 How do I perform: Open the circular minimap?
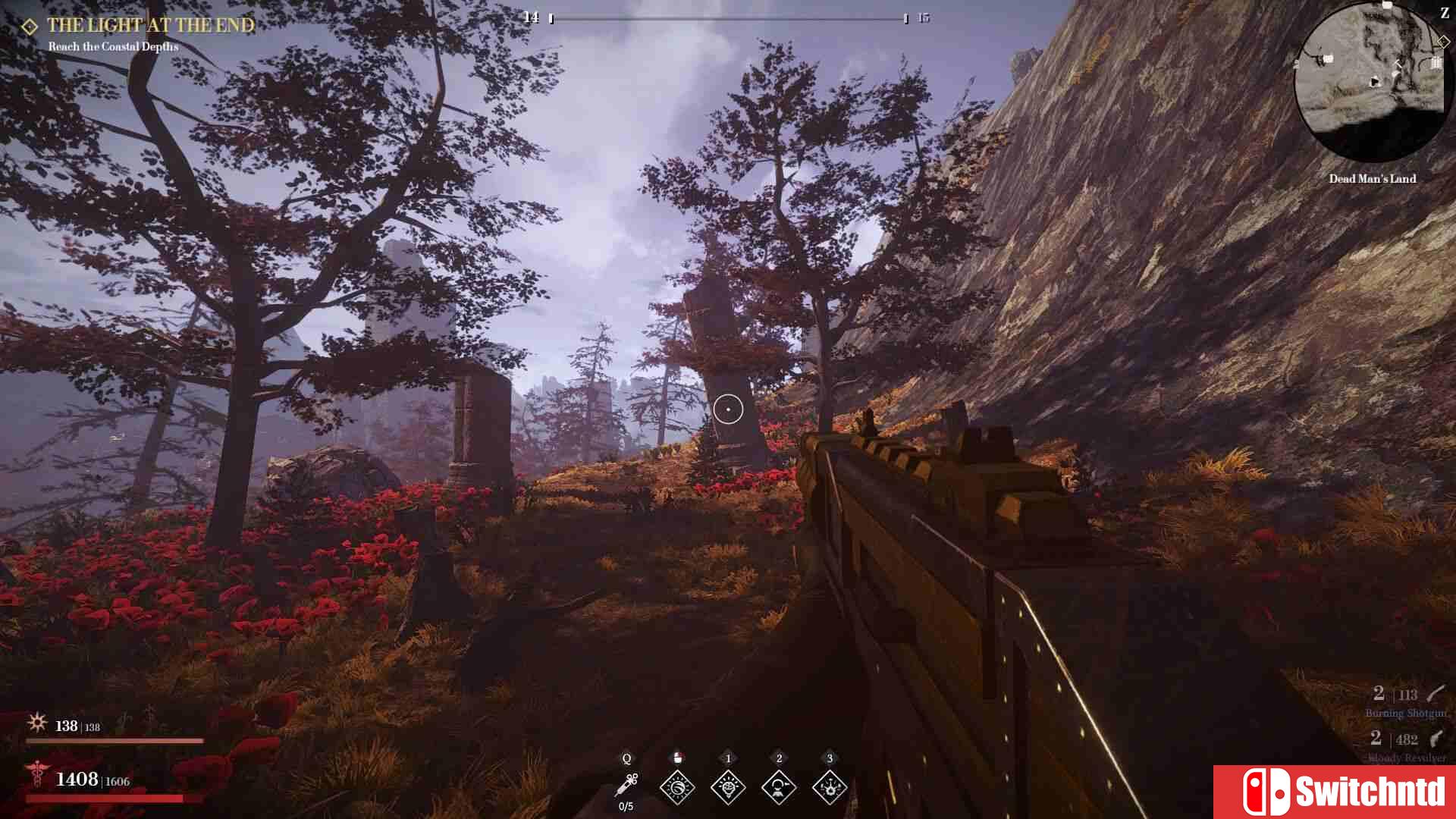click(x=1371, y=83)
